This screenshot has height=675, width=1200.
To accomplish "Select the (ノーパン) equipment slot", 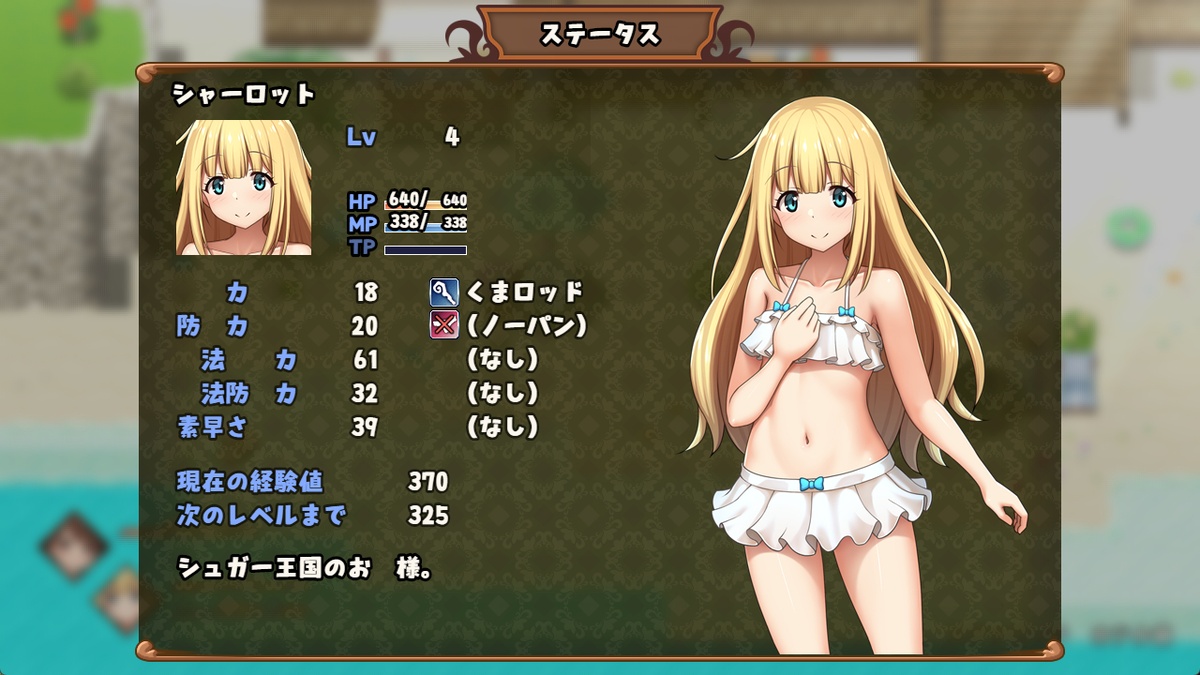I will pyautogui.click(x=508, y=325).
